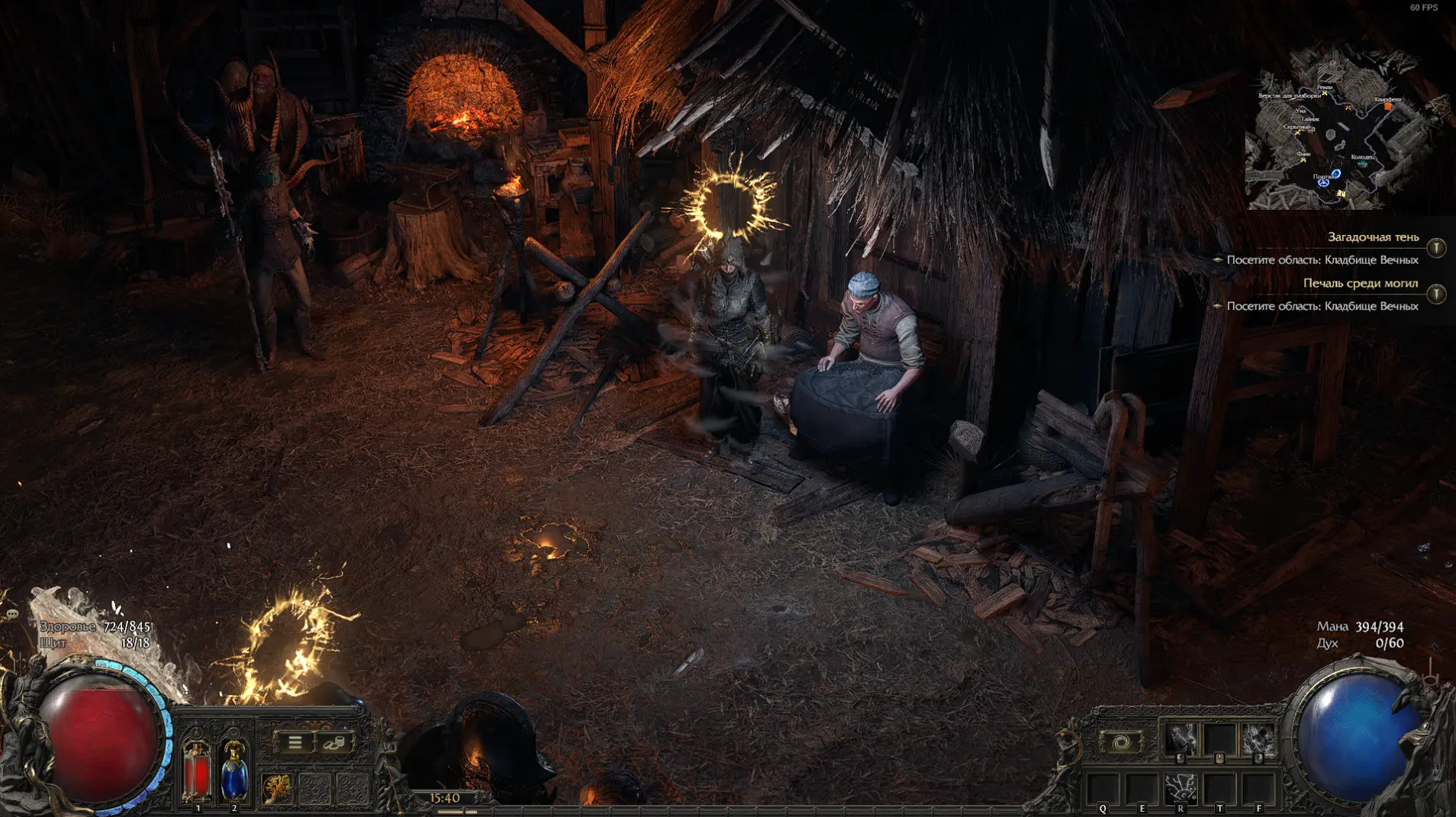Open the chat speech bubble icon

click(x=12, y=613)
